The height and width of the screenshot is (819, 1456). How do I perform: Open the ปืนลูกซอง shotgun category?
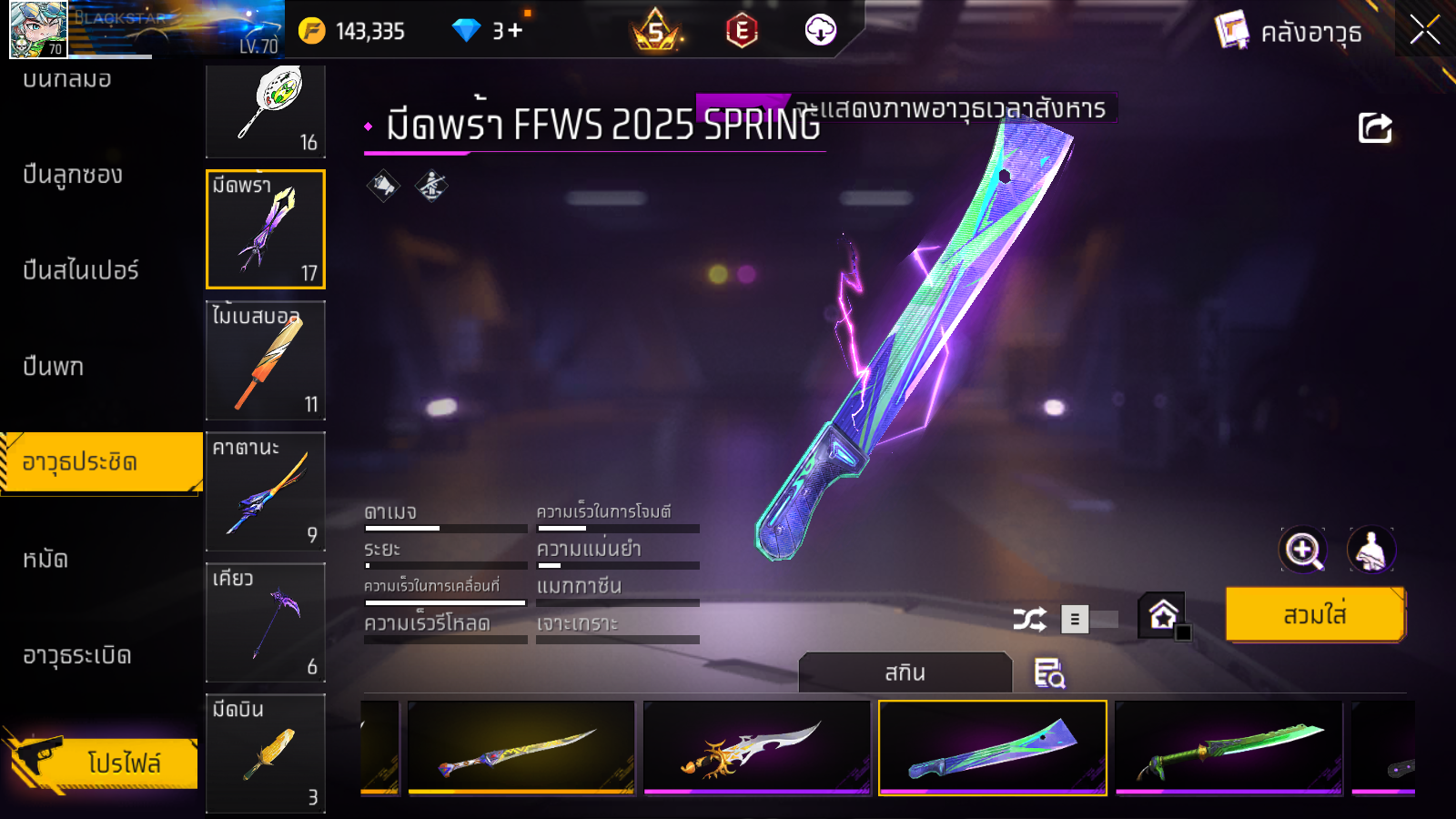tap(73, 175)
